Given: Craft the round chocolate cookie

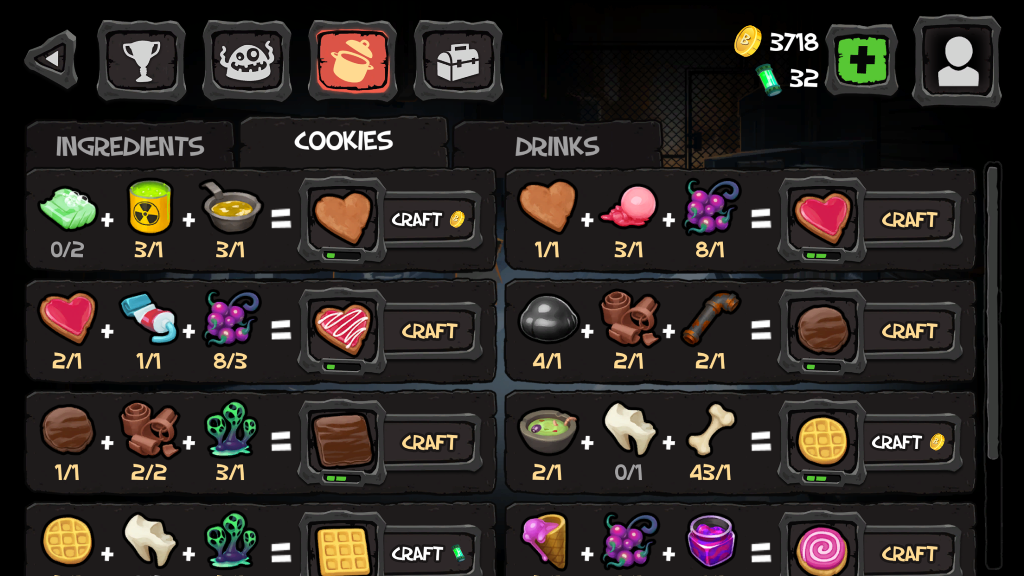Looking at the screenshot, I should 908,330.
